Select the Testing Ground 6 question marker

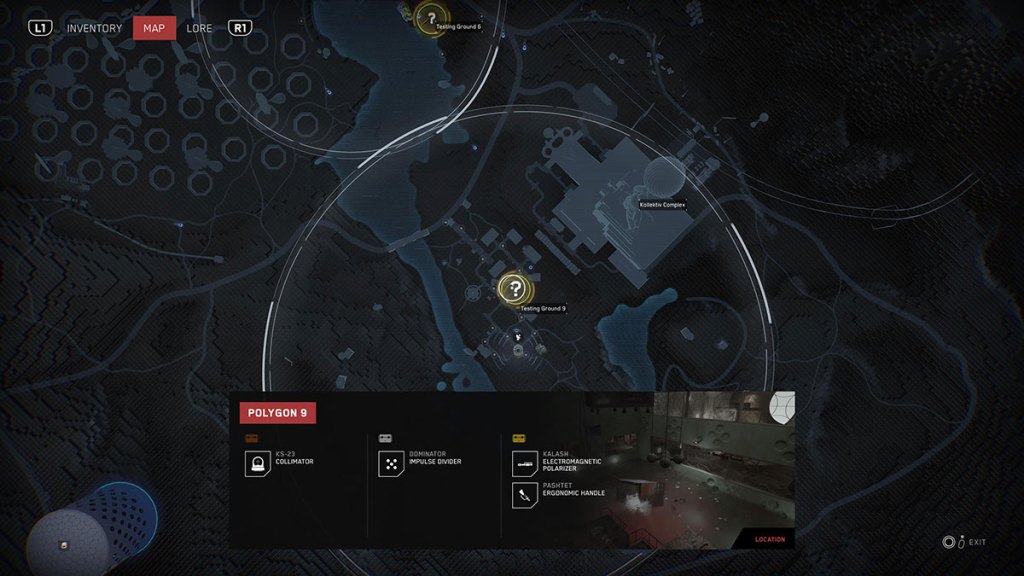coord(431,16)
